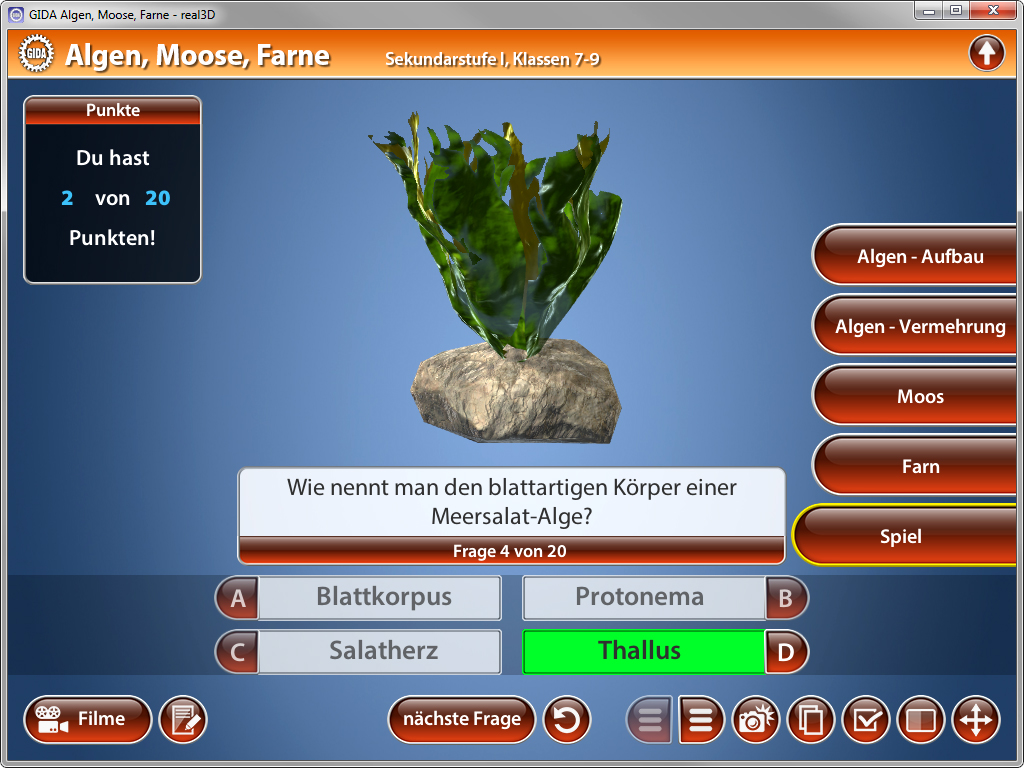The height and width of the screenshot is (768, 1024).
Task: Open the Filme section
Action: point(88,719)
